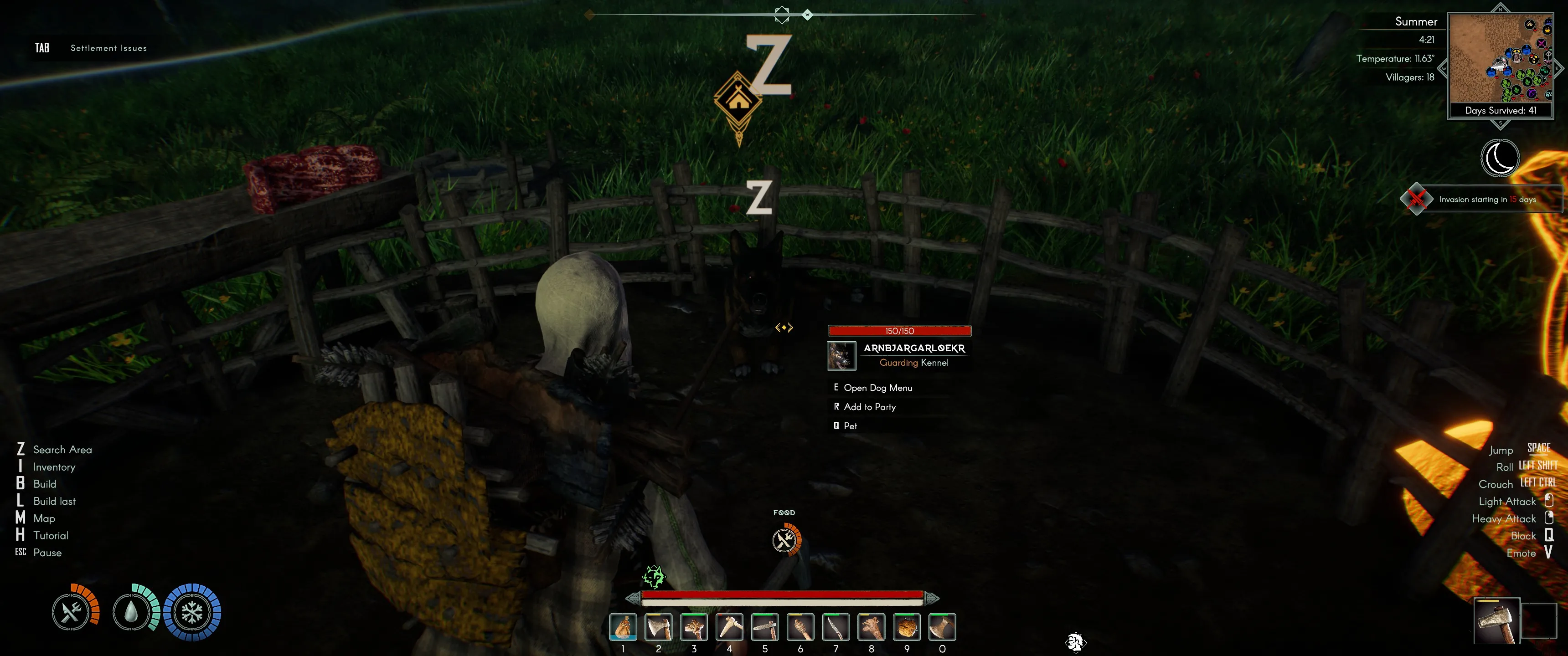Click the snowflake temperature status icon
Viewport: 1568px width, 656px height.
[x=192, y=612]
